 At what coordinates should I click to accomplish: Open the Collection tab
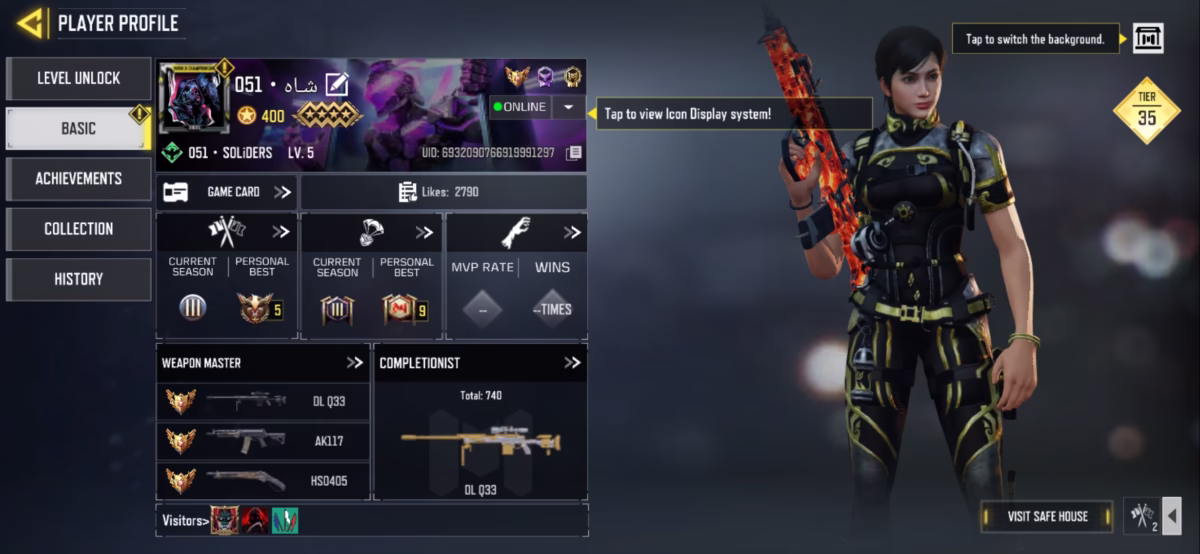pyautogui.click(x=78, y=229)
